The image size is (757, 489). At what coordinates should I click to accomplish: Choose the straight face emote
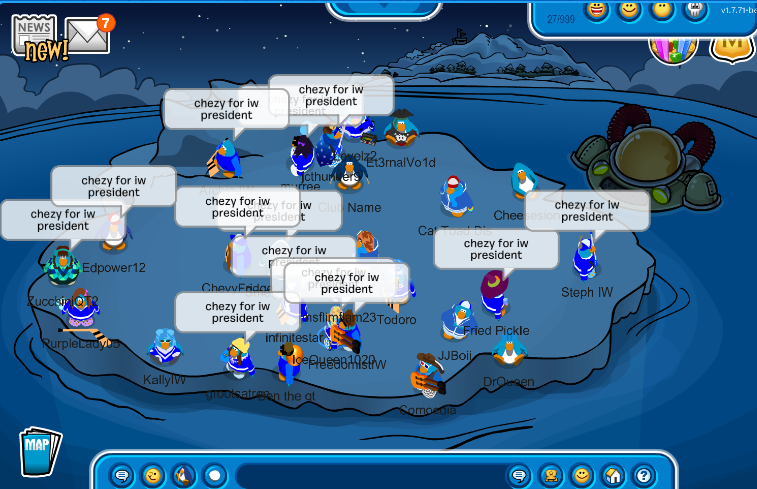[x=661, y=10]
